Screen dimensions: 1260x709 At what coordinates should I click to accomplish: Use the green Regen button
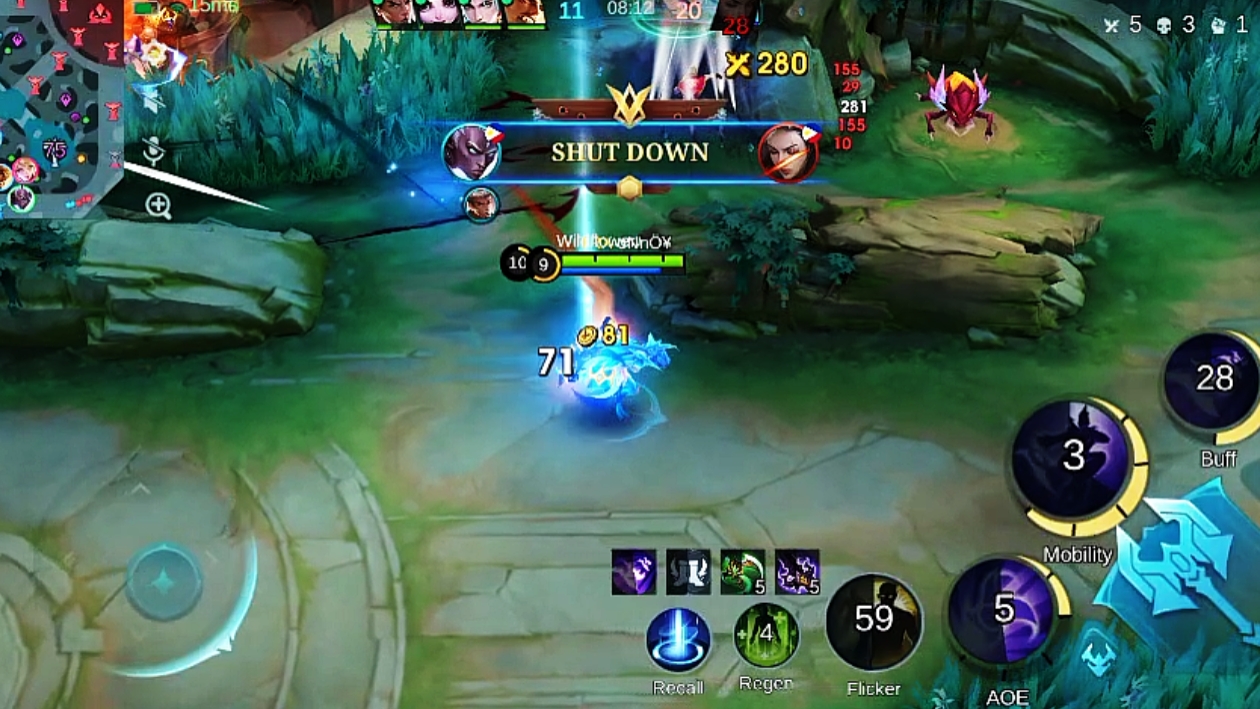point(766,635)
